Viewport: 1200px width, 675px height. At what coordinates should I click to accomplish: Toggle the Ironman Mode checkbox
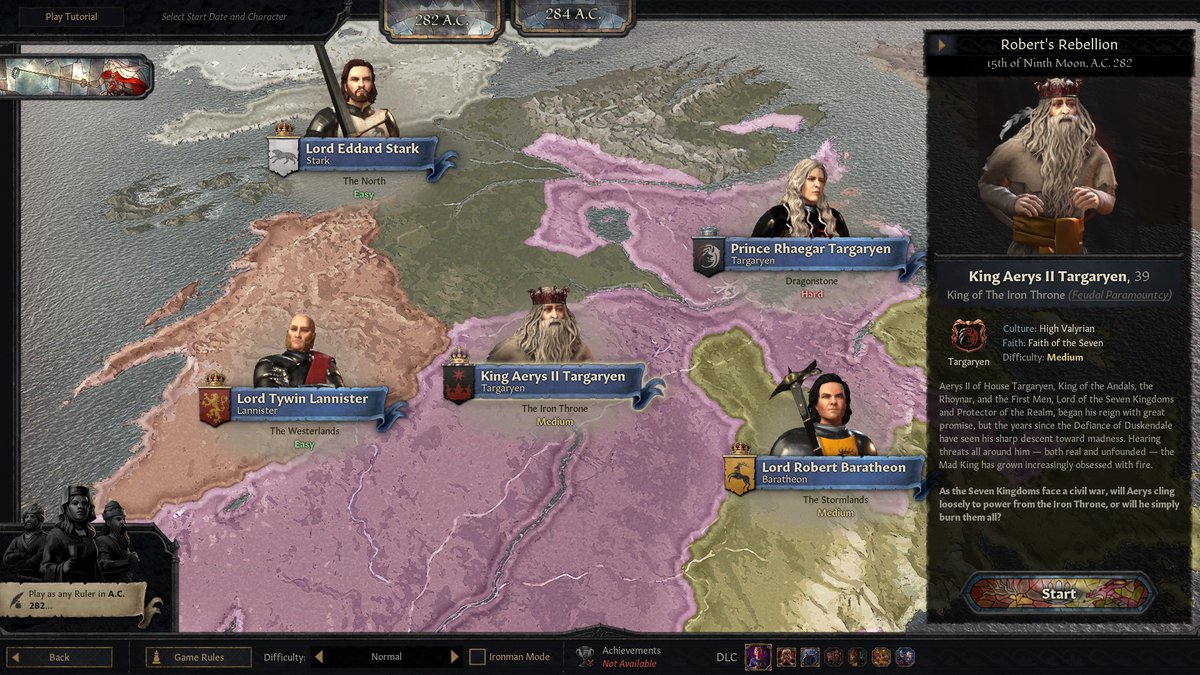[x=478, y=657]
